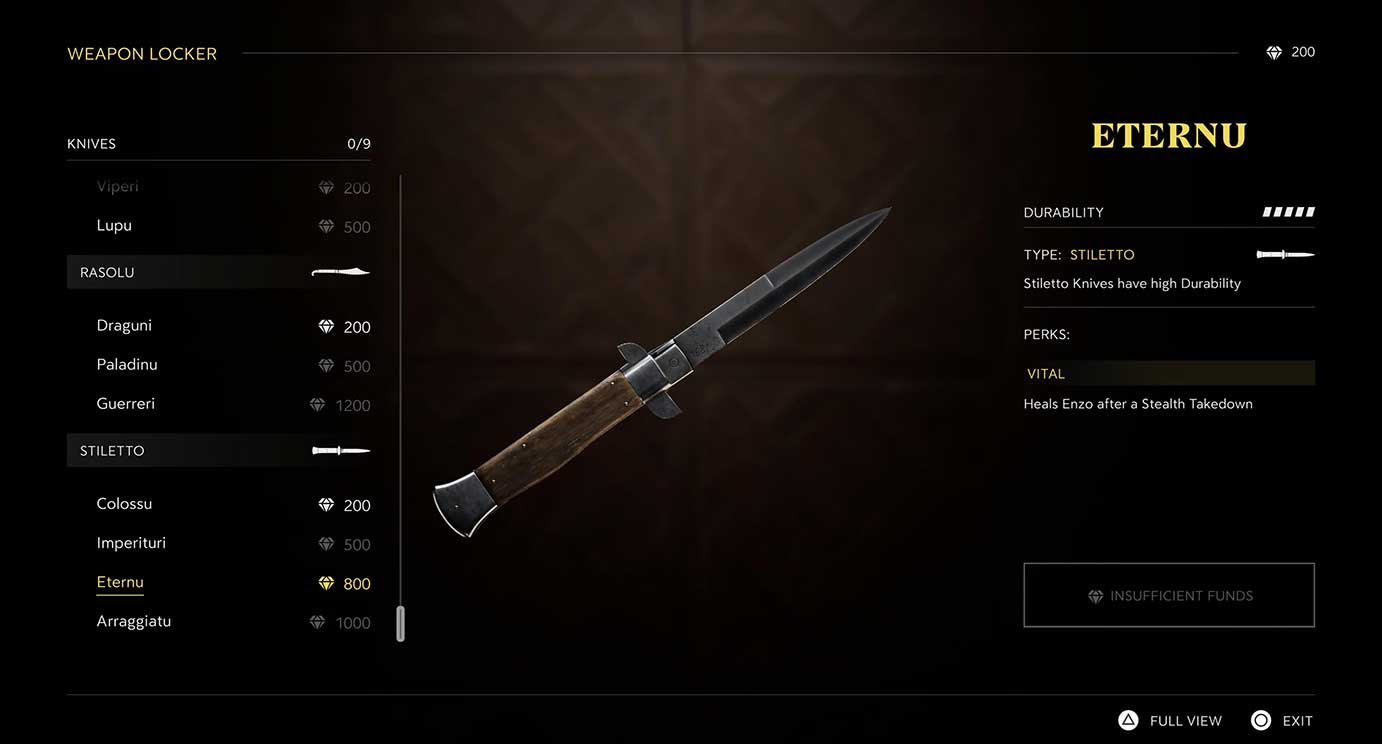Select the Colossu stiletto entry

[x=124, y=504]
